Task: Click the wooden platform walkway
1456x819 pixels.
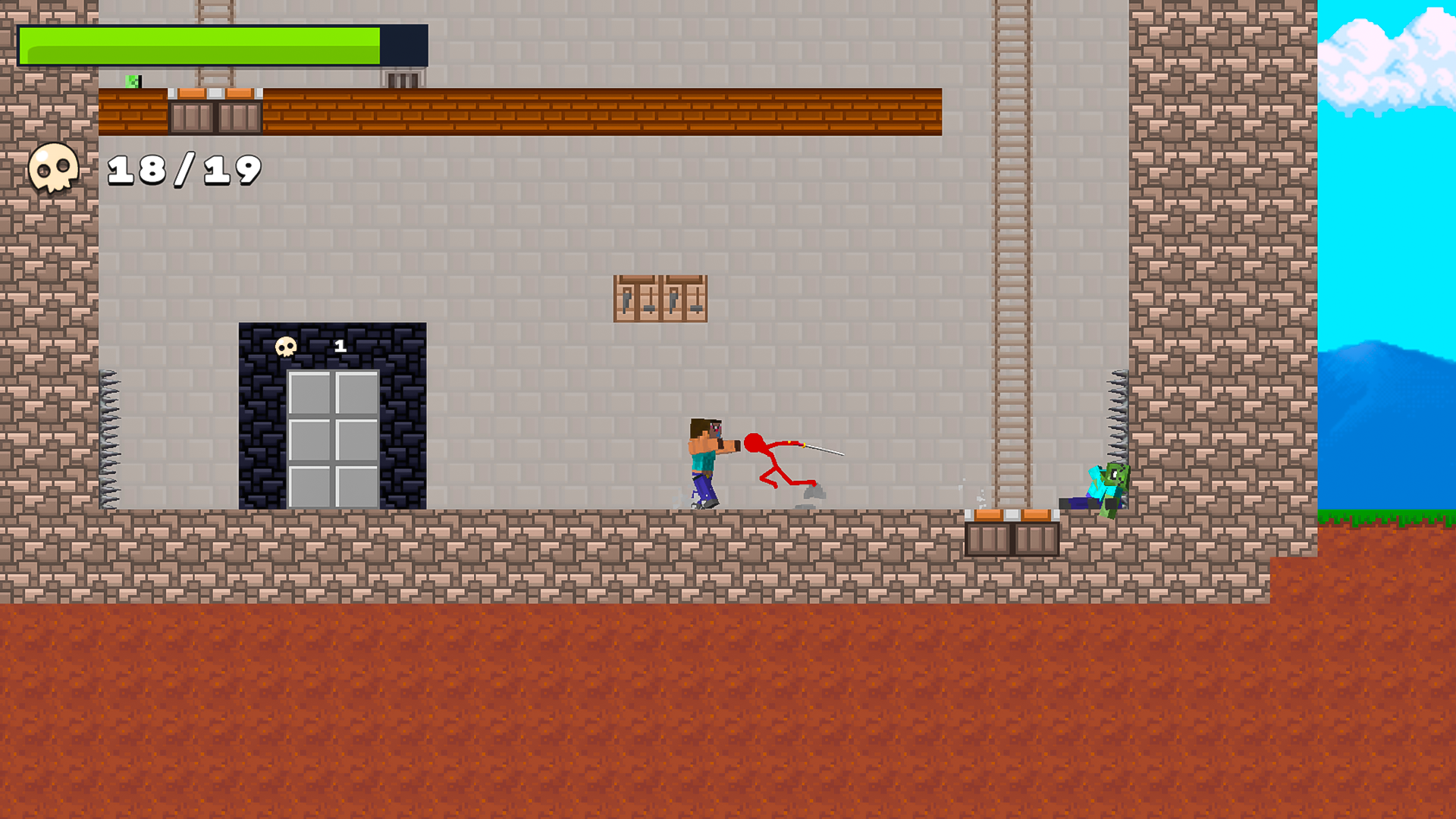Action: pos(607,112)
